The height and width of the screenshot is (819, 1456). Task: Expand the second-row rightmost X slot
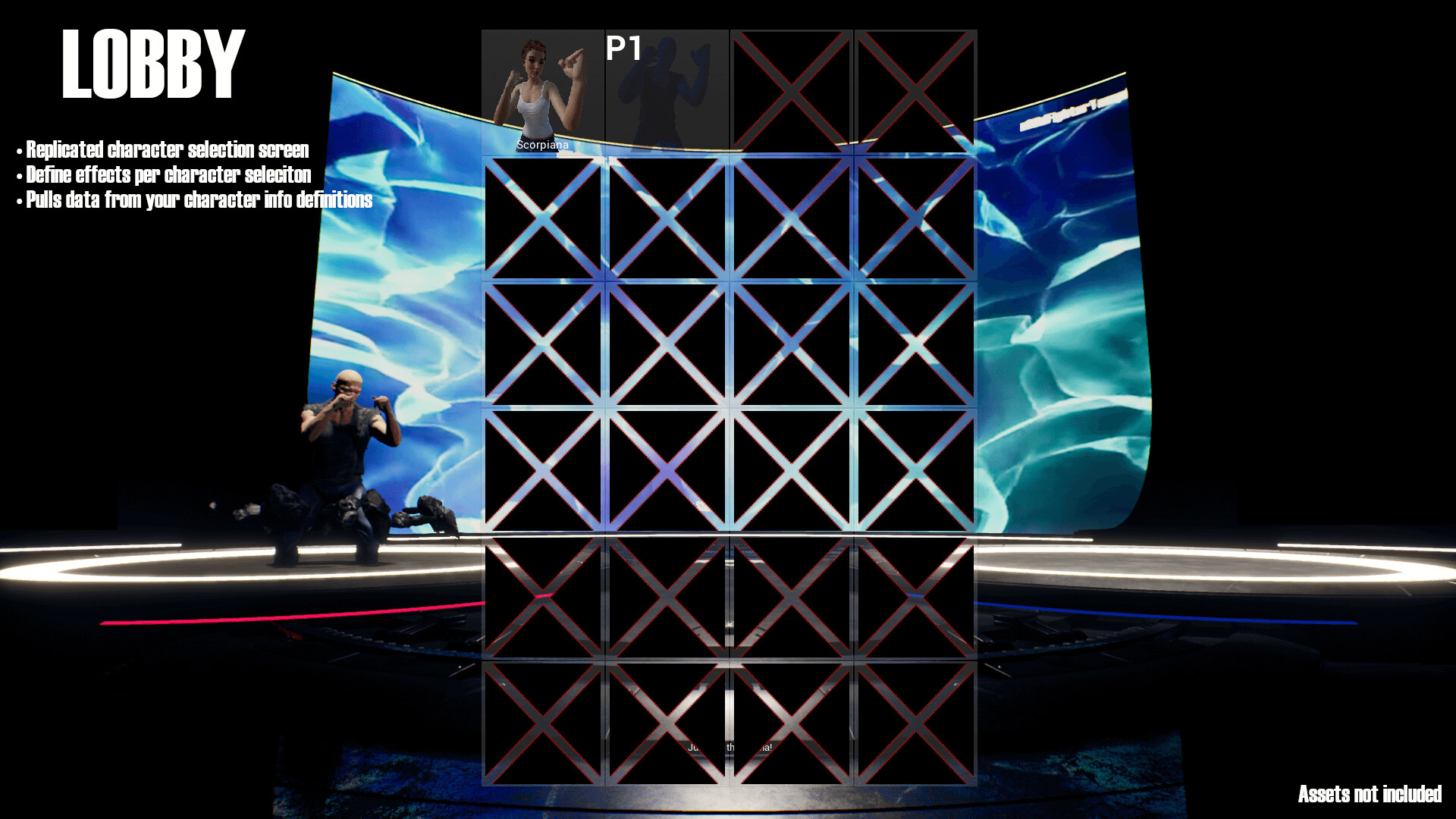click(x=914, y=220)
